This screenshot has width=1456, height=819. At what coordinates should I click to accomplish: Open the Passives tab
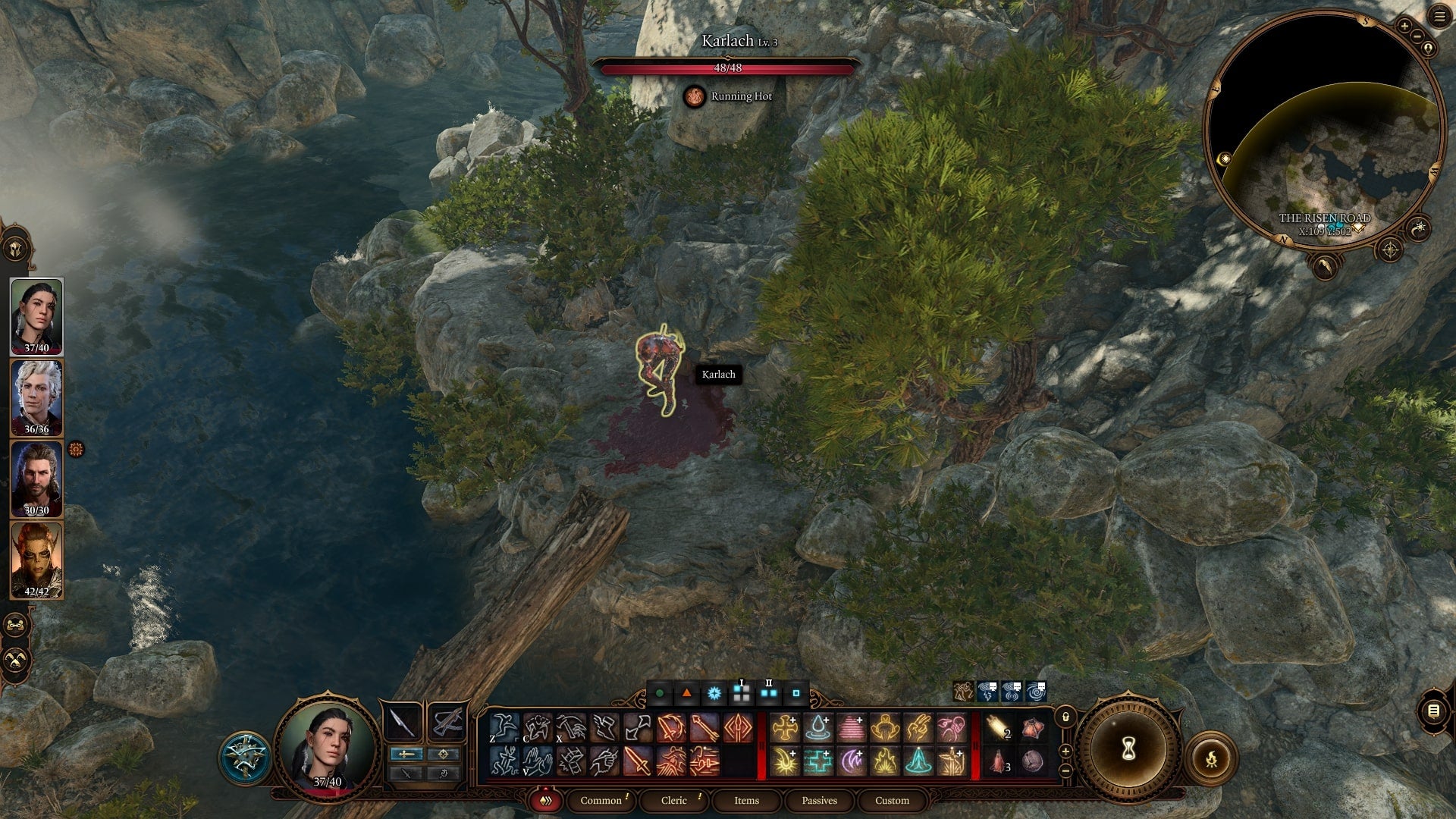coord(818,800)
